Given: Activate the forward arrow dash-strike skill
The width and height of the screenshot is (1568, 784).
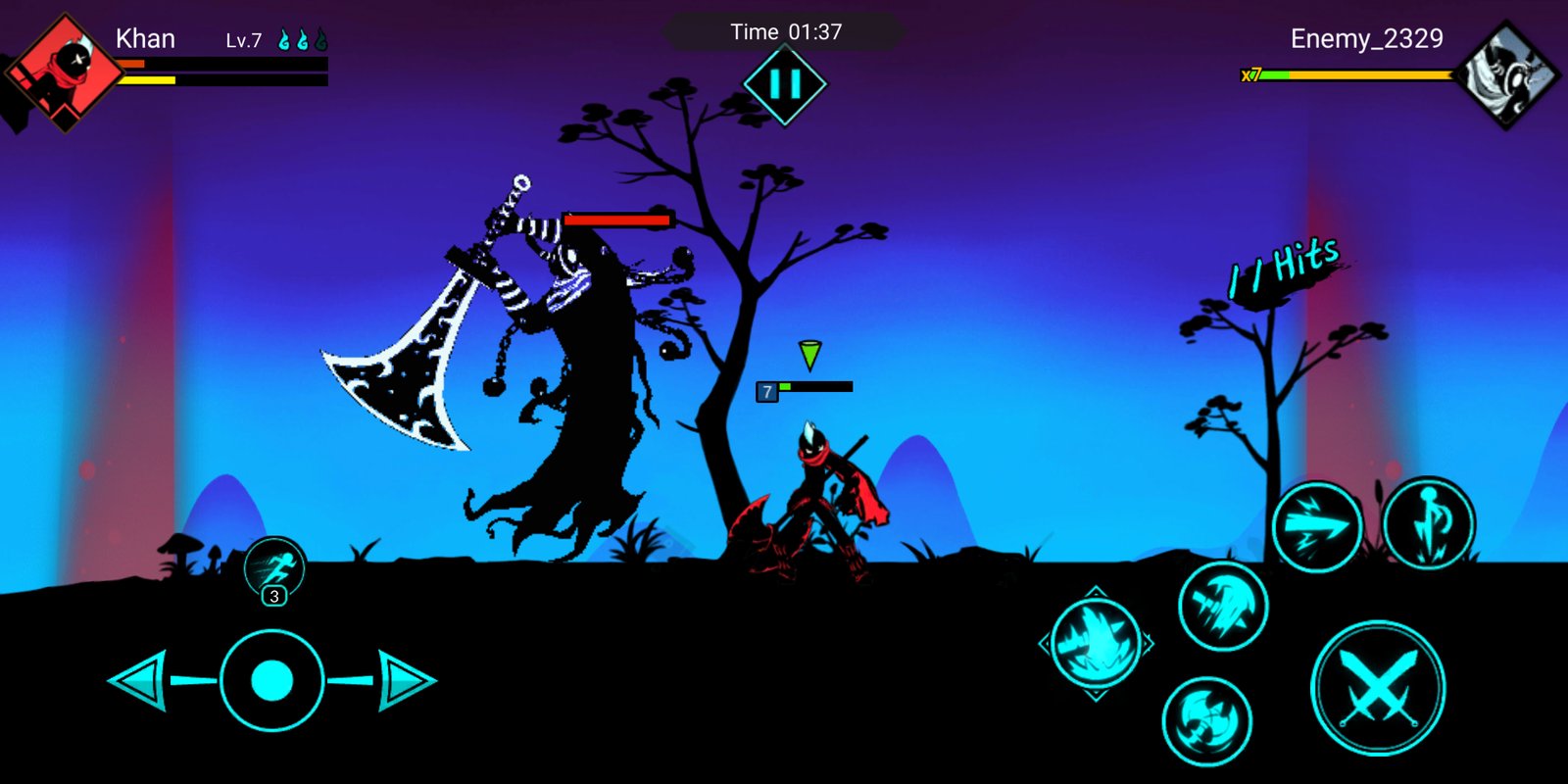Looking at the screenshot, I should pos(1316,527).
